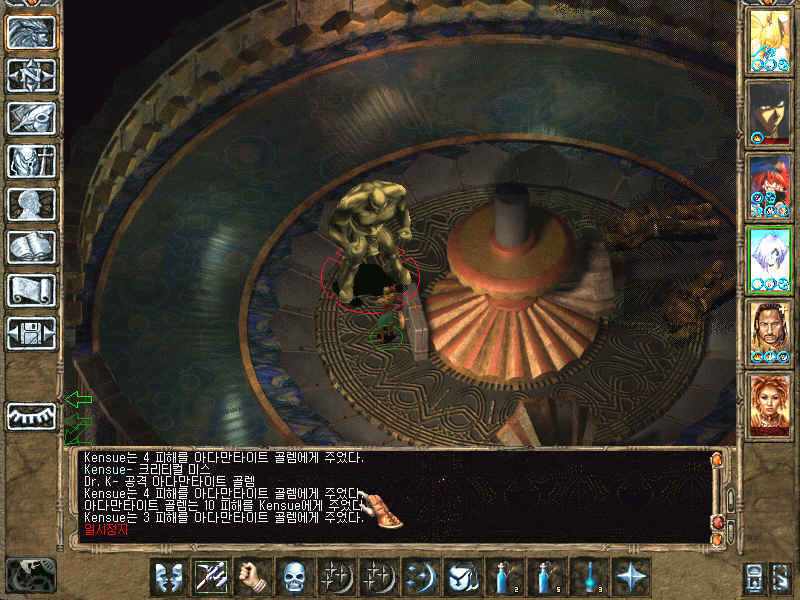Select the blonde character portrait
The height and width of the screenshot is (600, 800).
pos(769,39)
